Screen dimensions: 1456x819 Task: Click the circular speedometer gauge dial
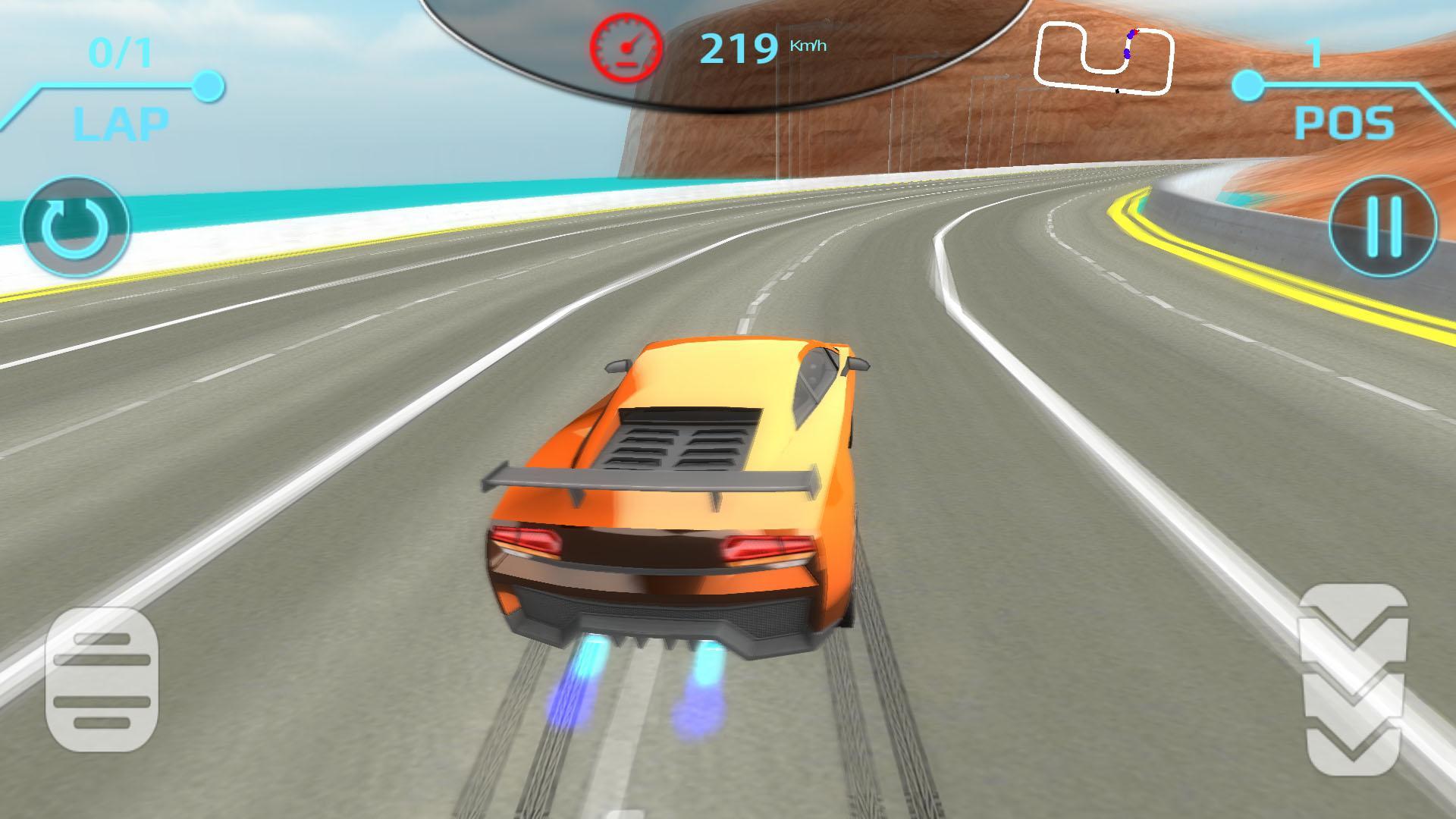coord(626,47)
